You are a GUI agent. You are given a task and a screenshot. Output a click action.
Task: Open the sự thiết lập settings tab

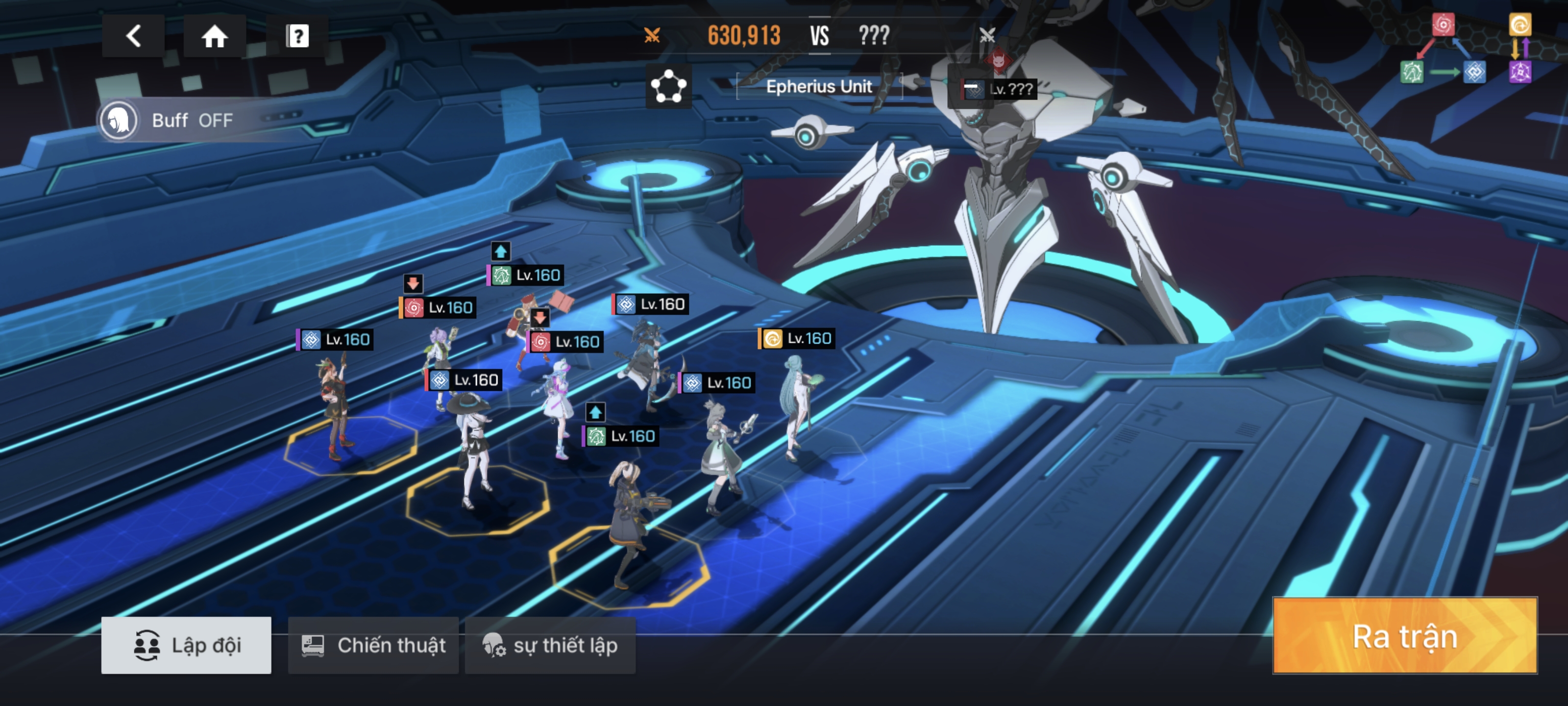pos(550,645)
